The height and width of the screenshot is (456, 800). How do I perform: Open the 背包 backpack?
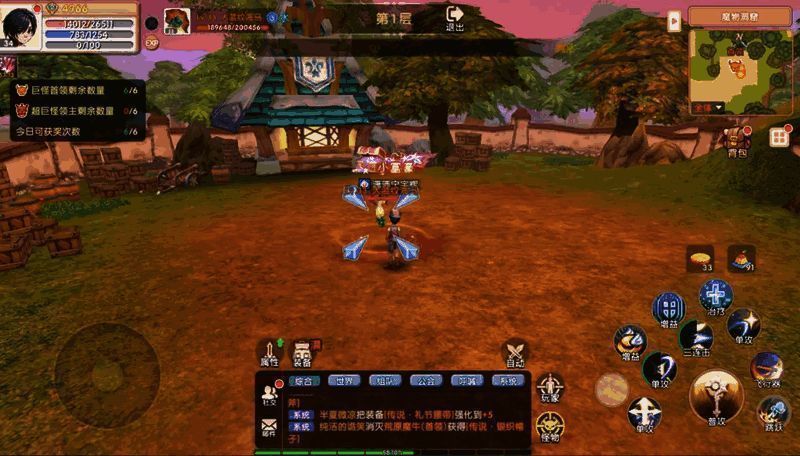pos(738,140)
